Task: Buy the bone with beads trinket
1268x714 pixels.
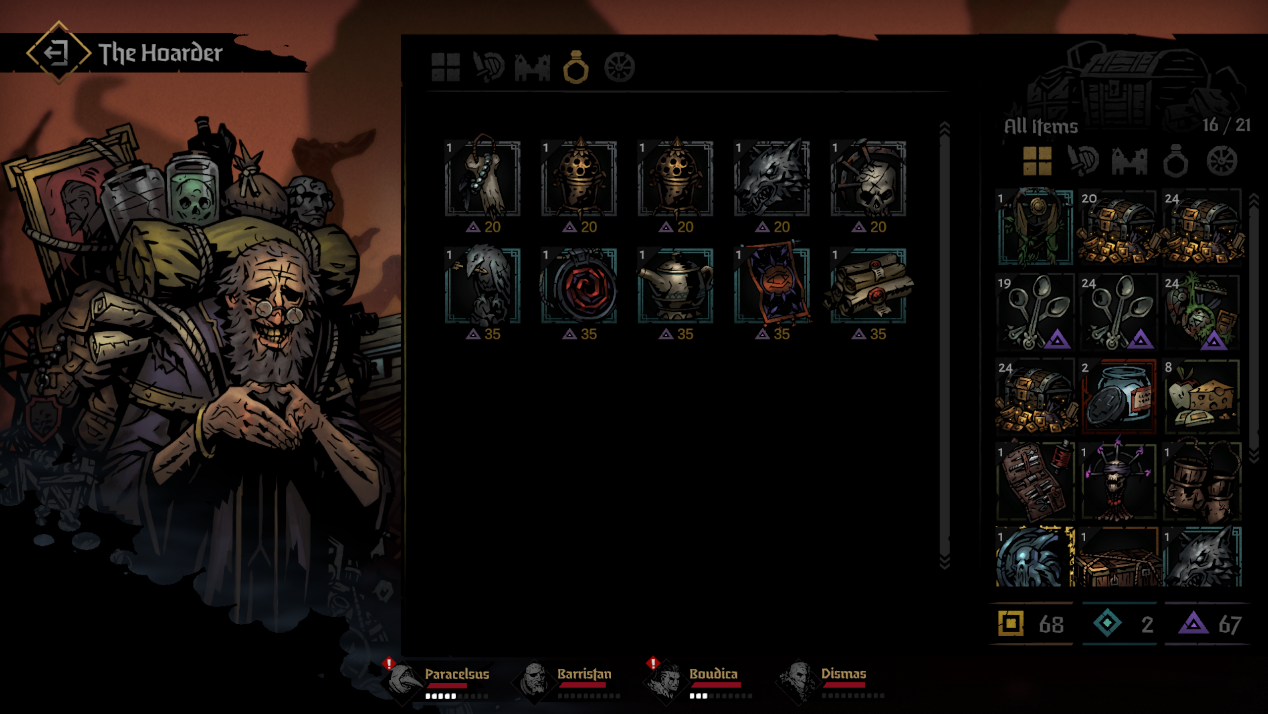Action: pos(482,179)
